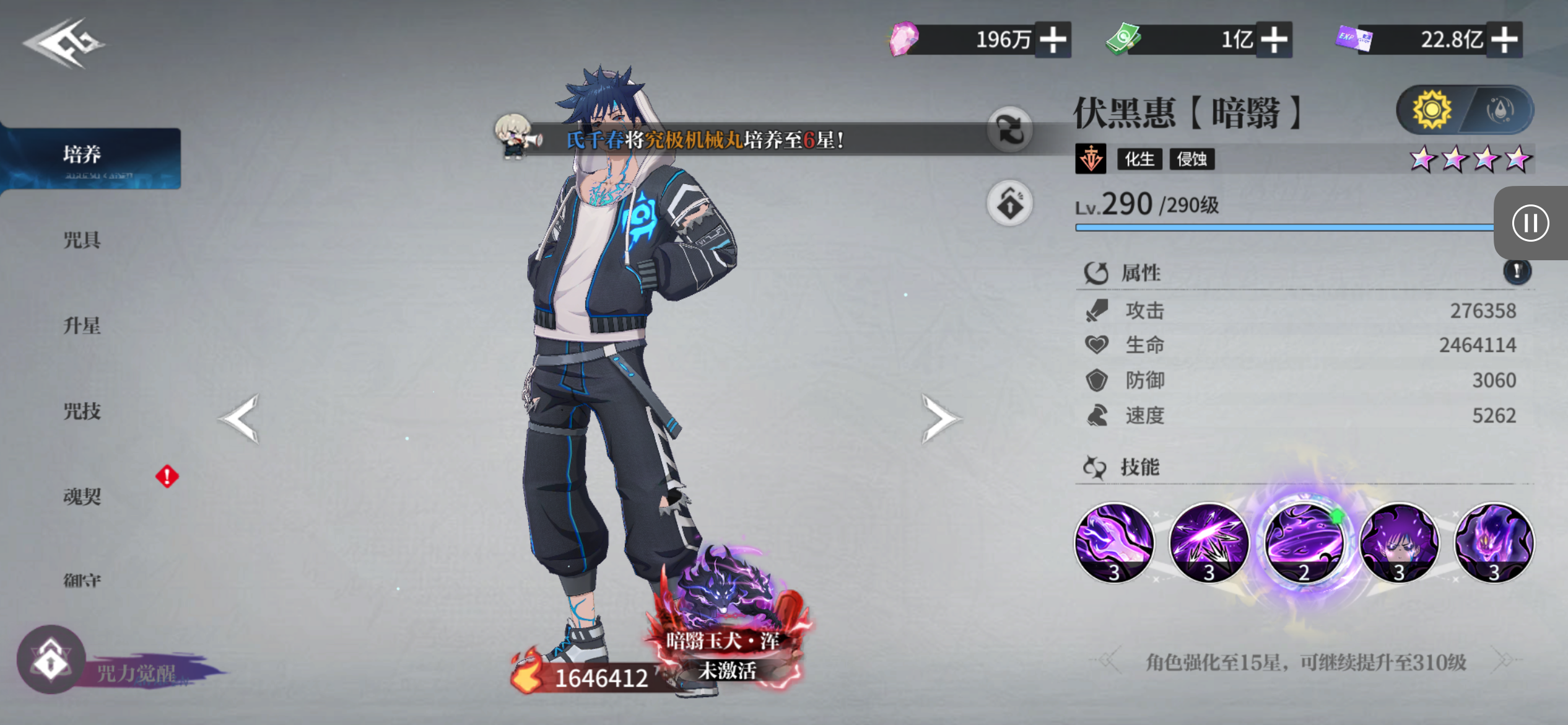The height and width of the screenshot is (725, 1568).
Task: Add more pink gems
Action: (1053, 40)
